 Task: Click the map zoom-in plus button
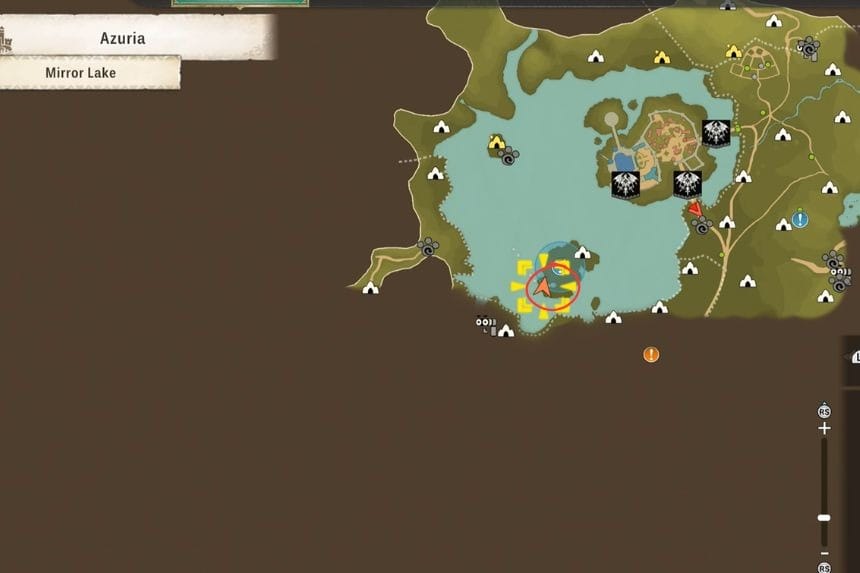[x=824, y=428]
